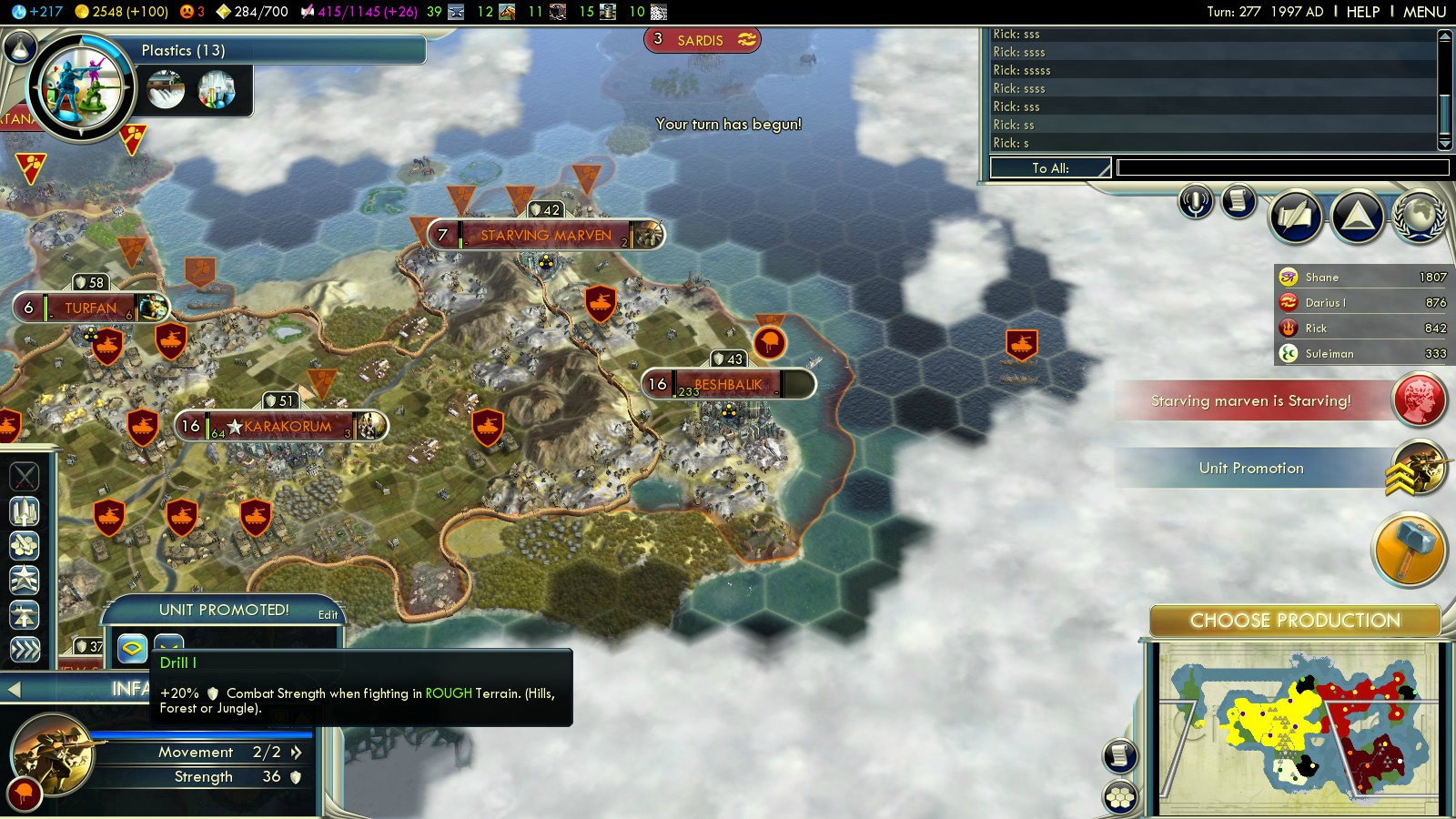Open the "To All" chat target dropdown
Image resolution: width=1456 pixels, height=819 pixels.
tap(1050, 167)
